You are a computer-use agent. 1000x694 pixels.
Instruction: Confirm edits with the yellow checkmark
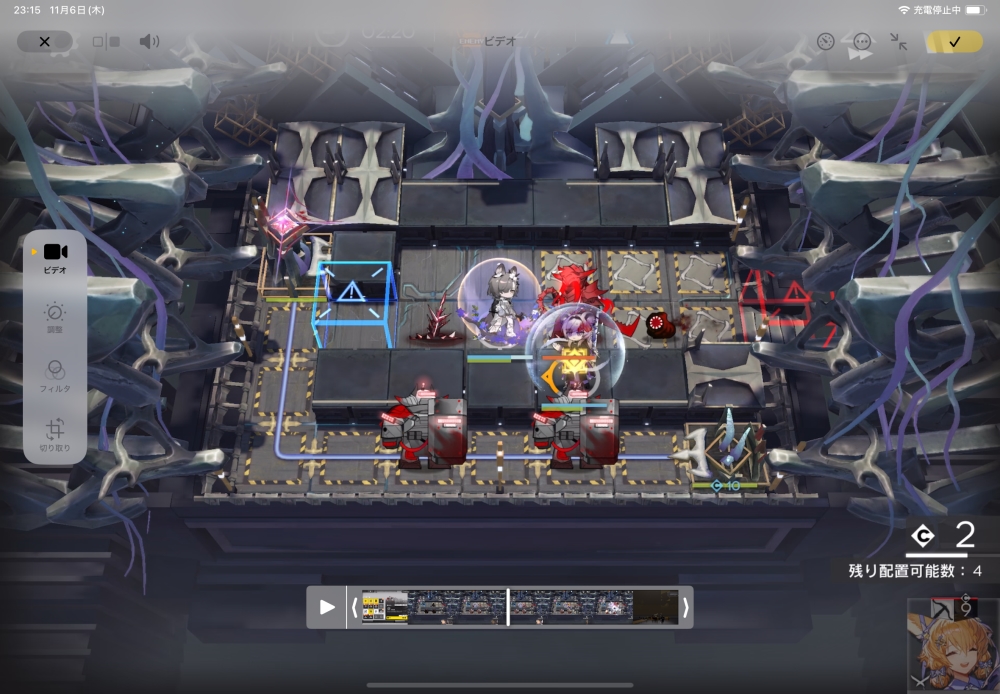click(x=954, y=42)
